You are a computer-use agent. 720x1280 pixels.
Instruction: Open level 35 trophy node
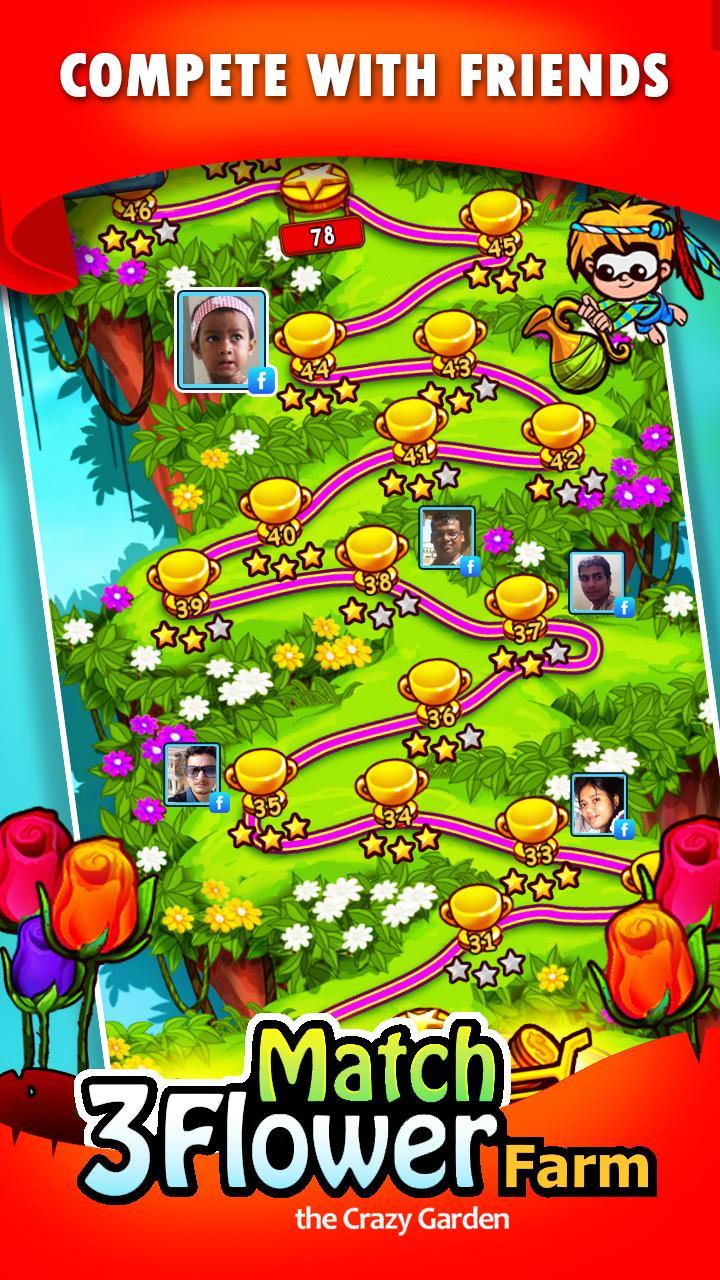pos(262,777)
